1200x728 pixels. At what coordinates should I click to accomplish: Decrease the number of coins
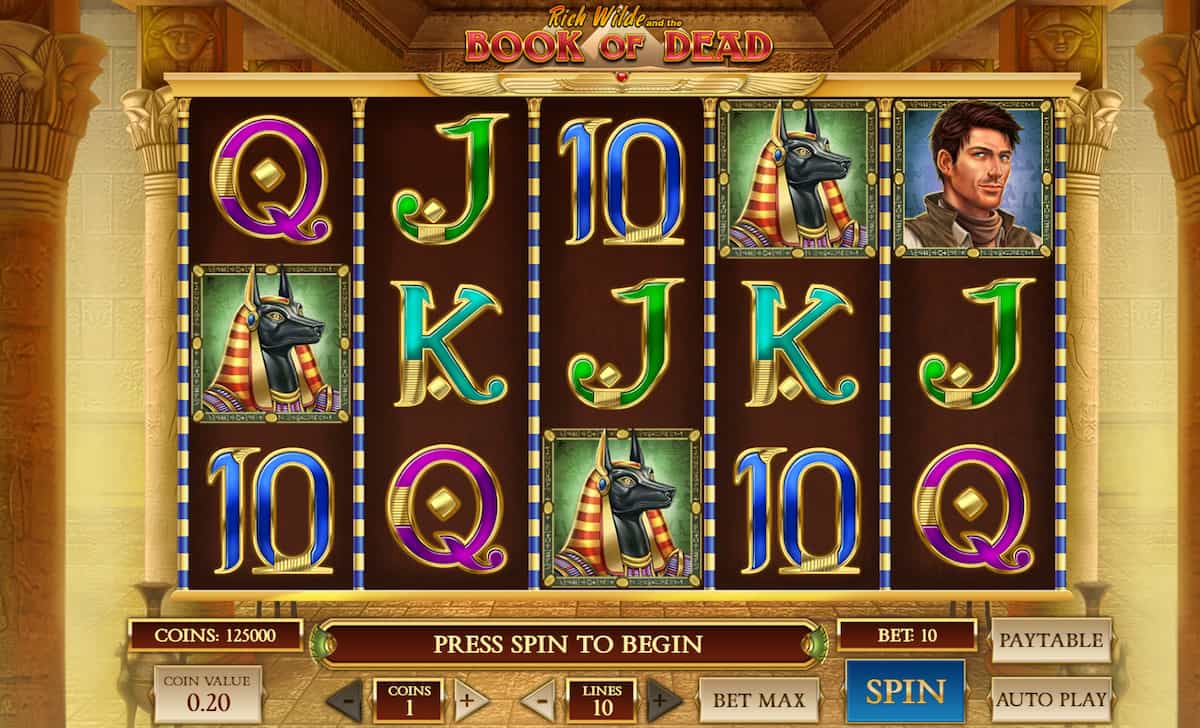click(344, 699)
